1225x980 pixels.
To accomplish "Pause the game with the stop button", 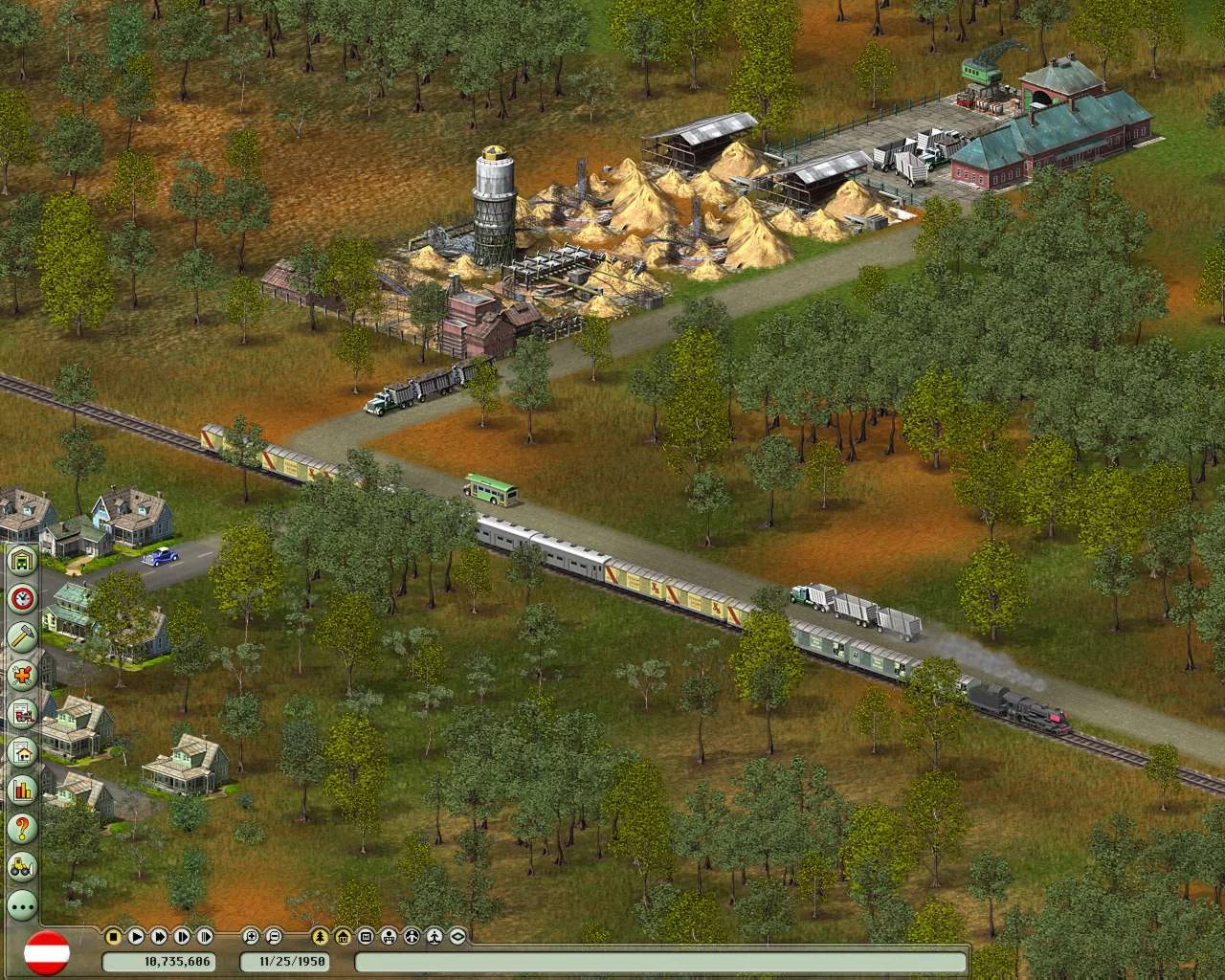I will [113, 936].
